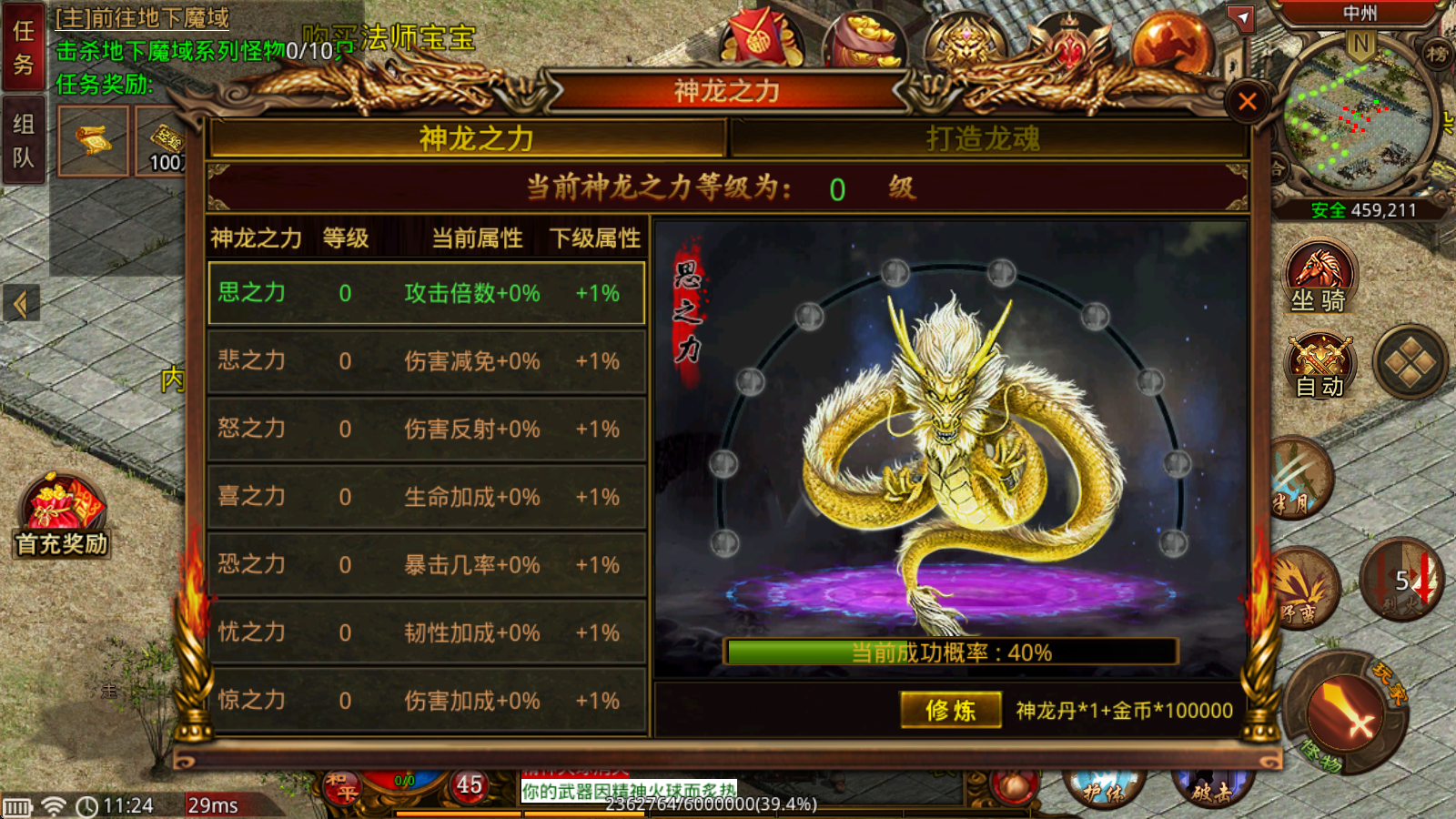Viewport: 1456px width, 819px height.
Task: Close the 神龙之力 panel
Action: (x=1247, y=101)
